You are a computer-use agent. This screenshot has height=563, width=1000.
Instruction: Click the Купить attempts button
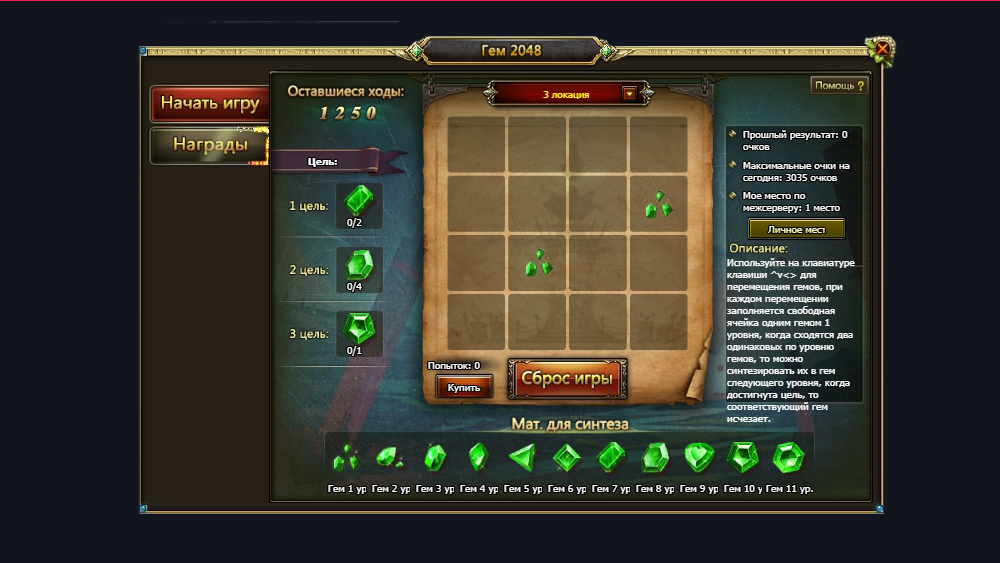(463, 387)
